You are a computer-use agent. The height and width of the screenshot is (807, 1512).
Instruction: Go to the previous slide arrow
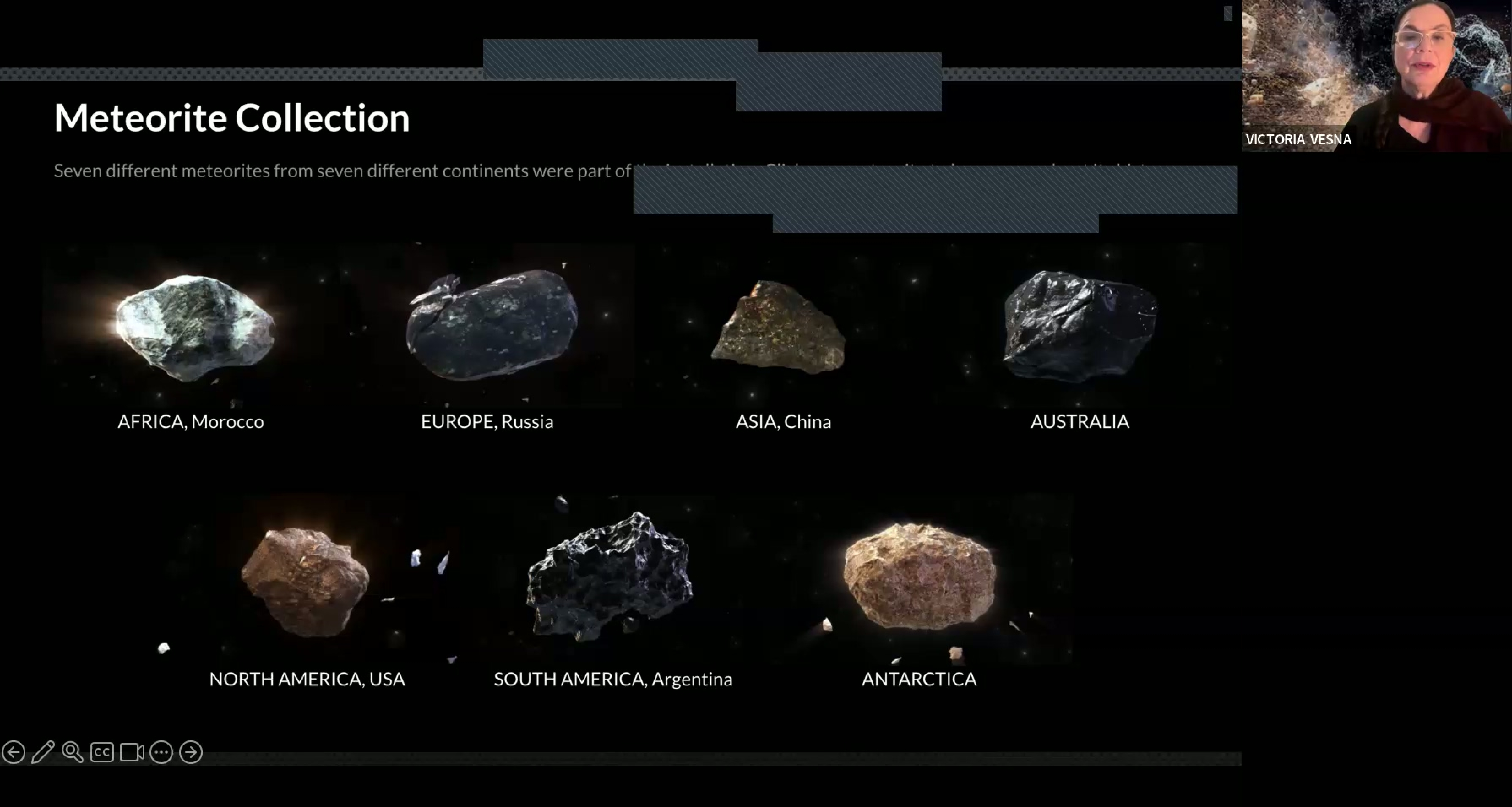[x=14, y=752]
